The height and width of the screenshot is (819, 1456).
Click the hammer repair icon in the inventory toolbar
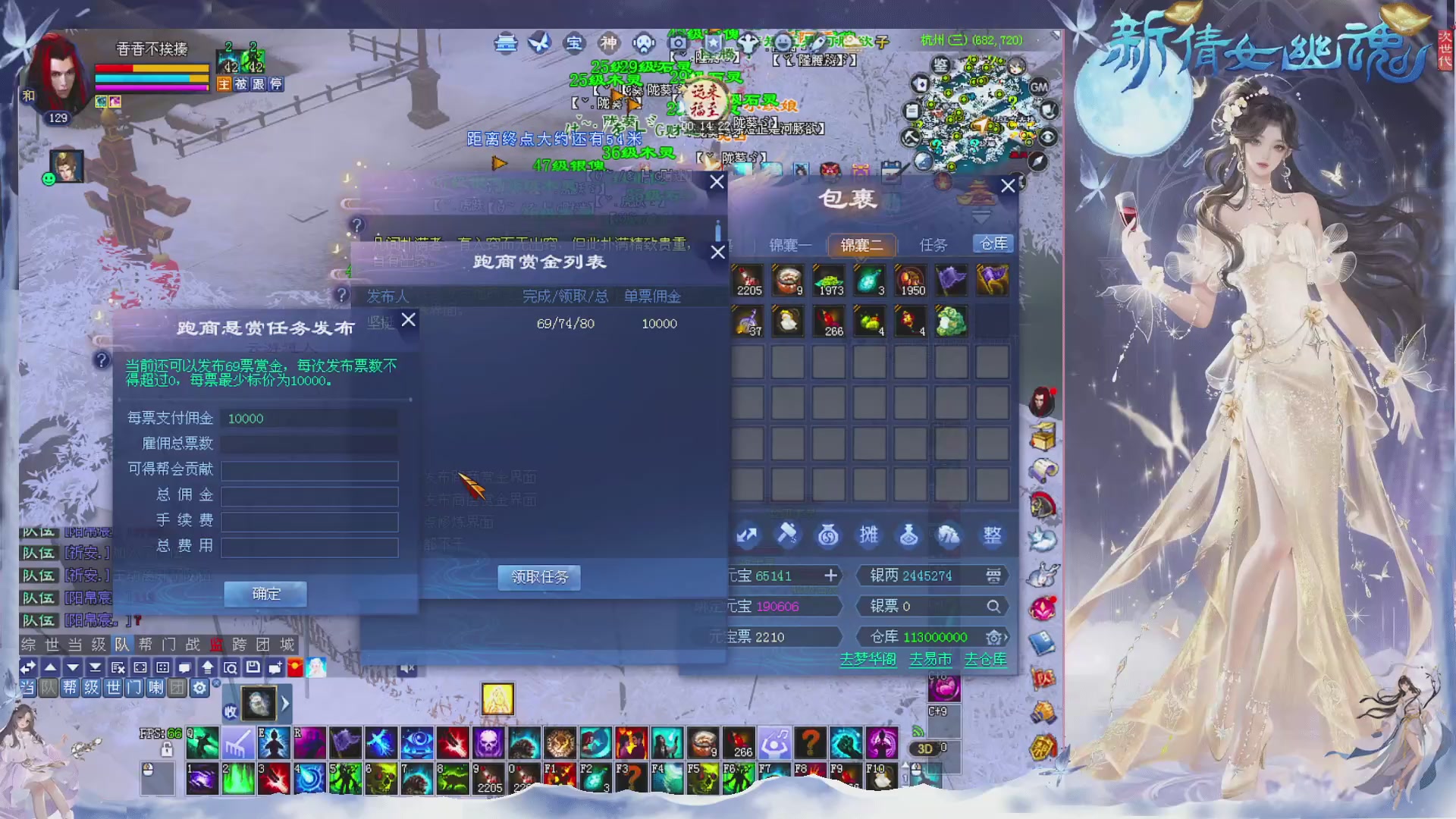[x=788, y=535]
